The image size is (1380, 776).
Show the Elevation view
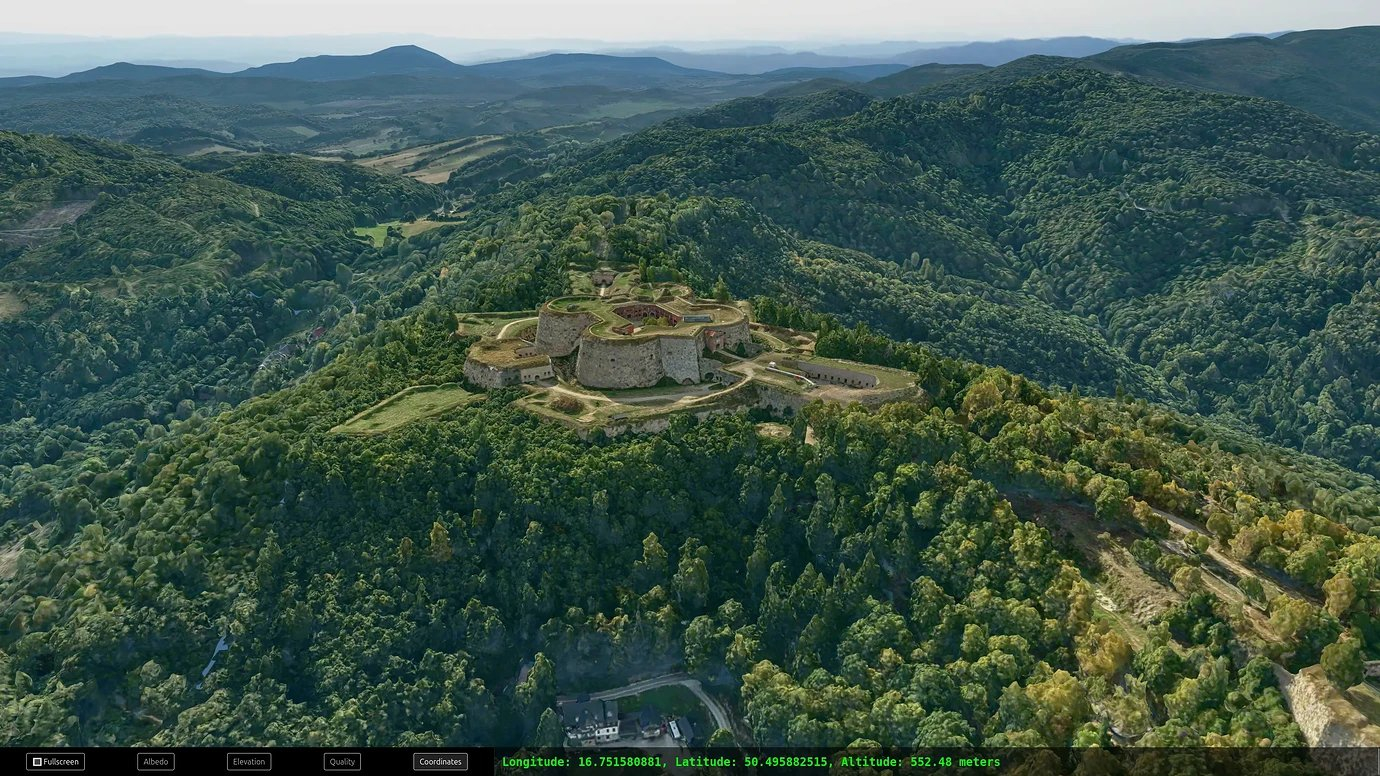249,762
